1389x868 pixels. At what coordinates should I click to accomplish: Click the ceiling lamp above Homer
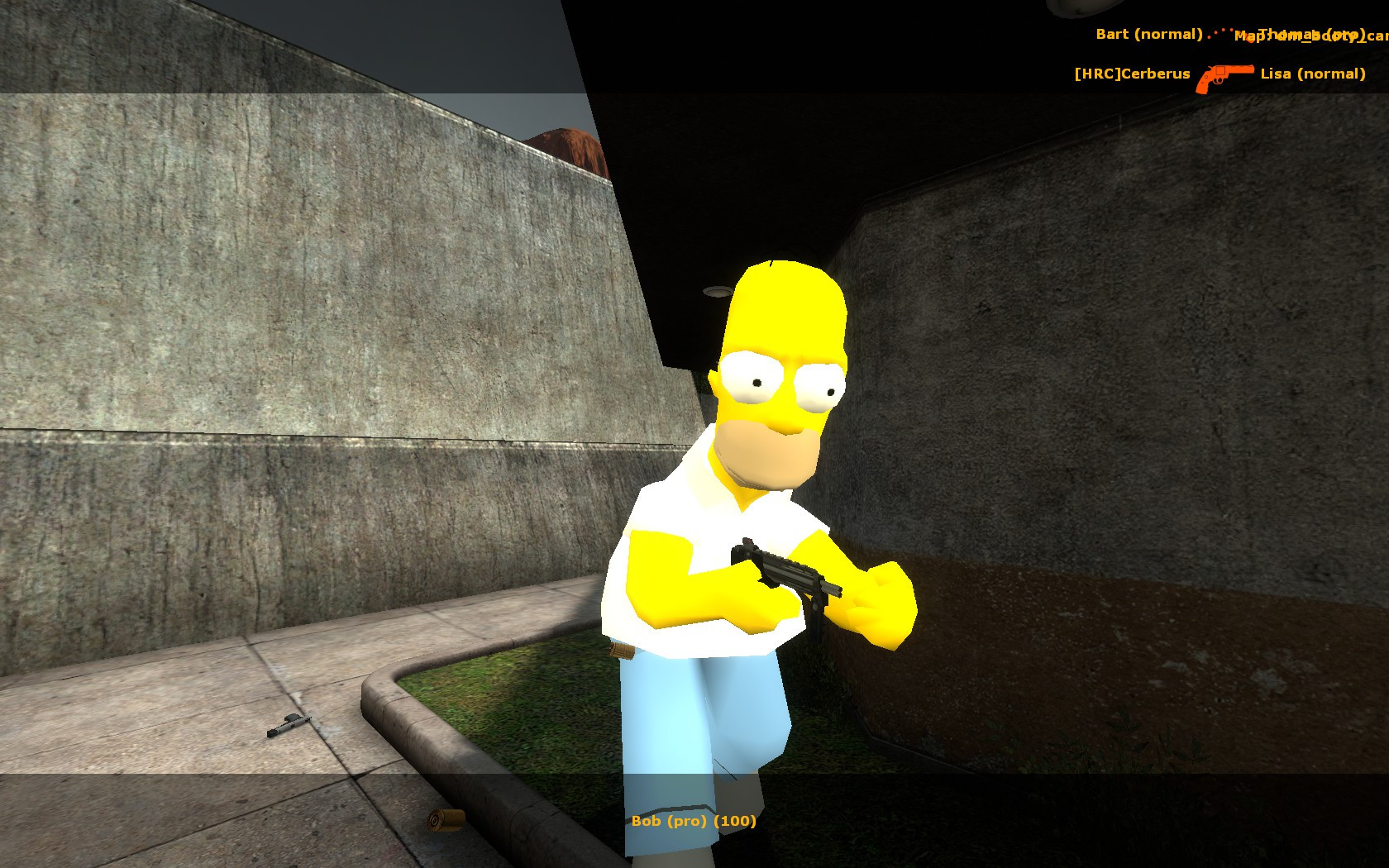click(717, 292)
